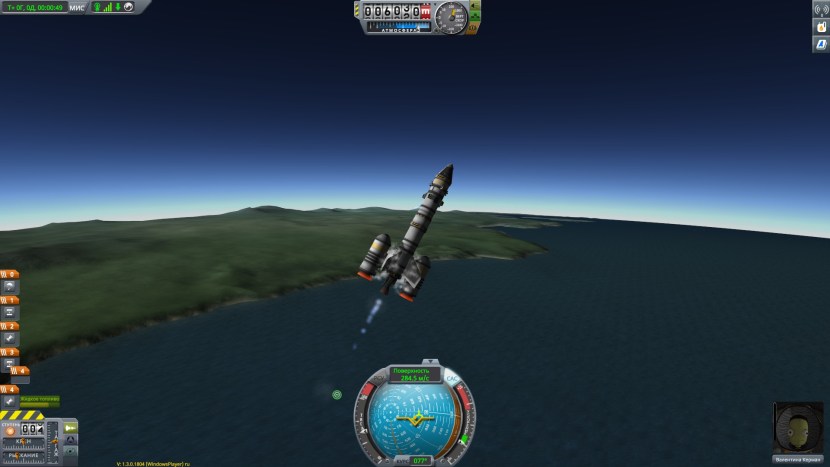Click the green maneuver-mode icon left of the navball

point(337,395)
